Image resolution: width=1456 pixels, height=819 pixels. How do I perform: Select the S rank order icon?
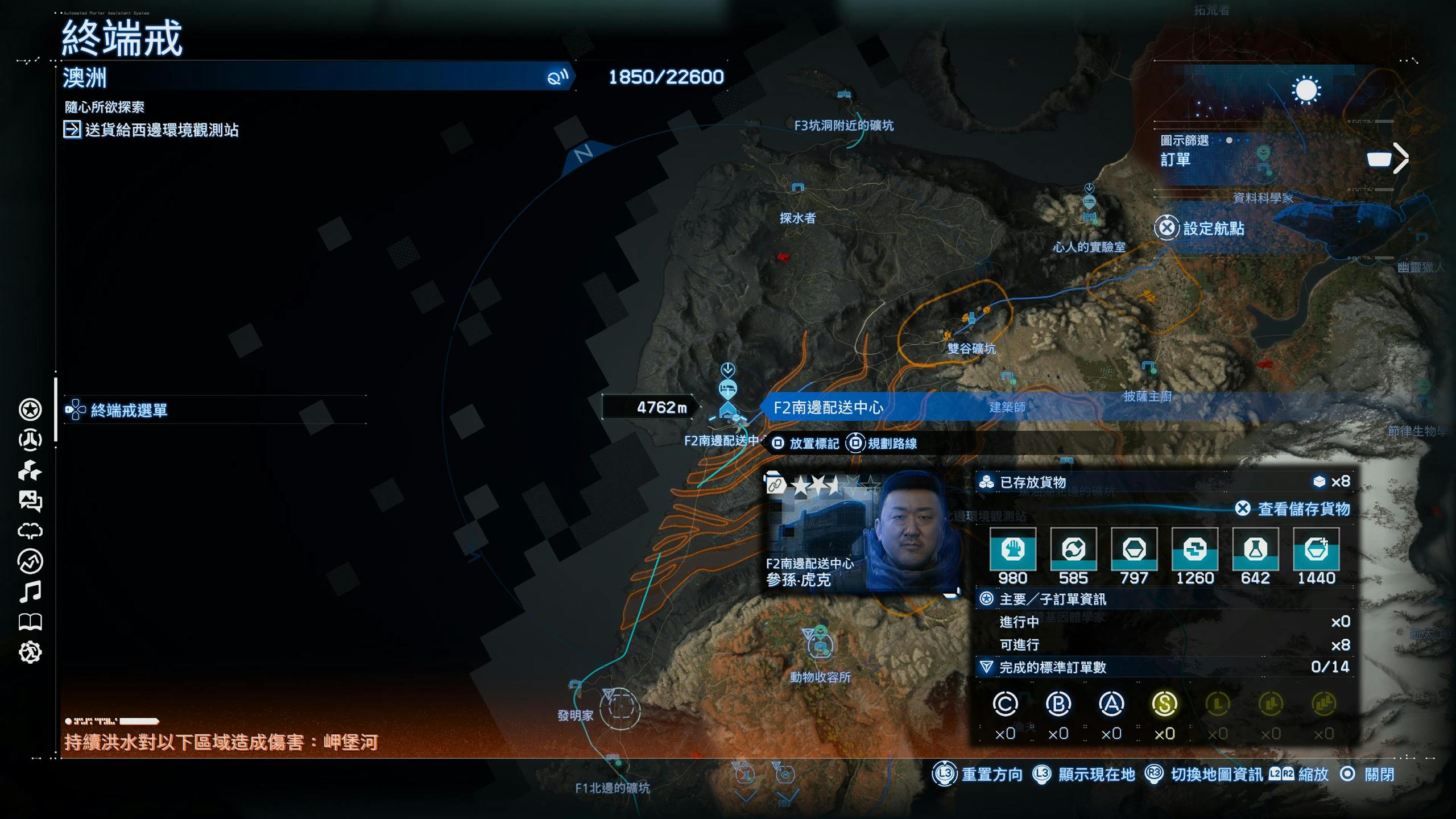tap(1164, 704)
